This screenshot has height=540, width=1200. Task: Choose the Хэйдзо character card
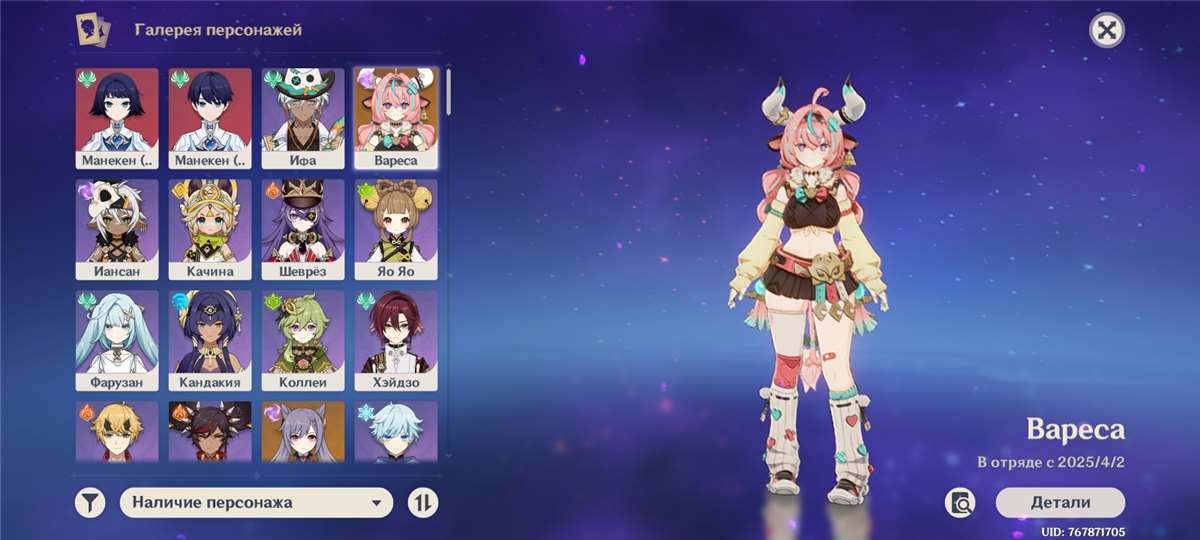[x=396, y=340]
